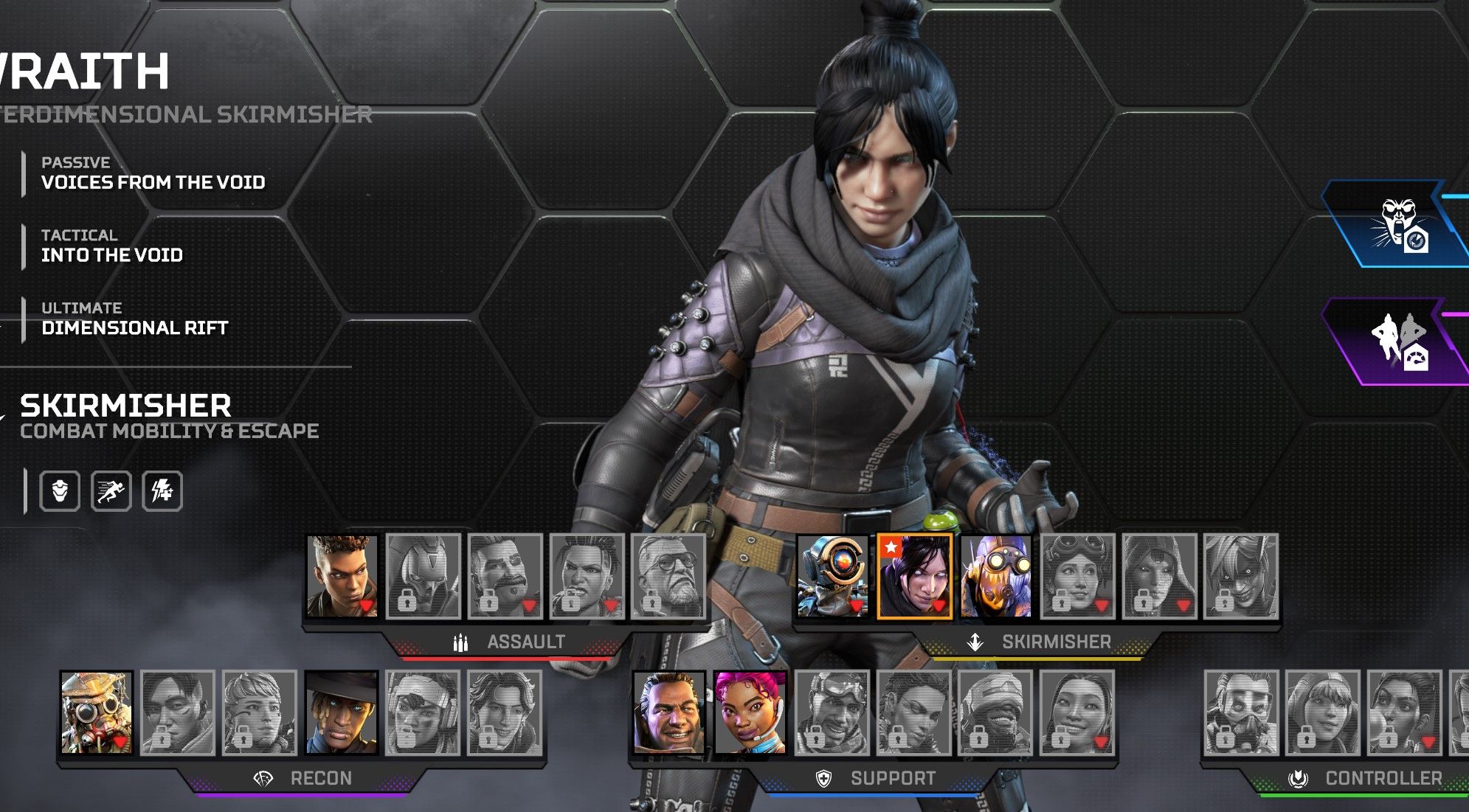
Task: Select the locked Crypto portrait
Action: (178, 712)
